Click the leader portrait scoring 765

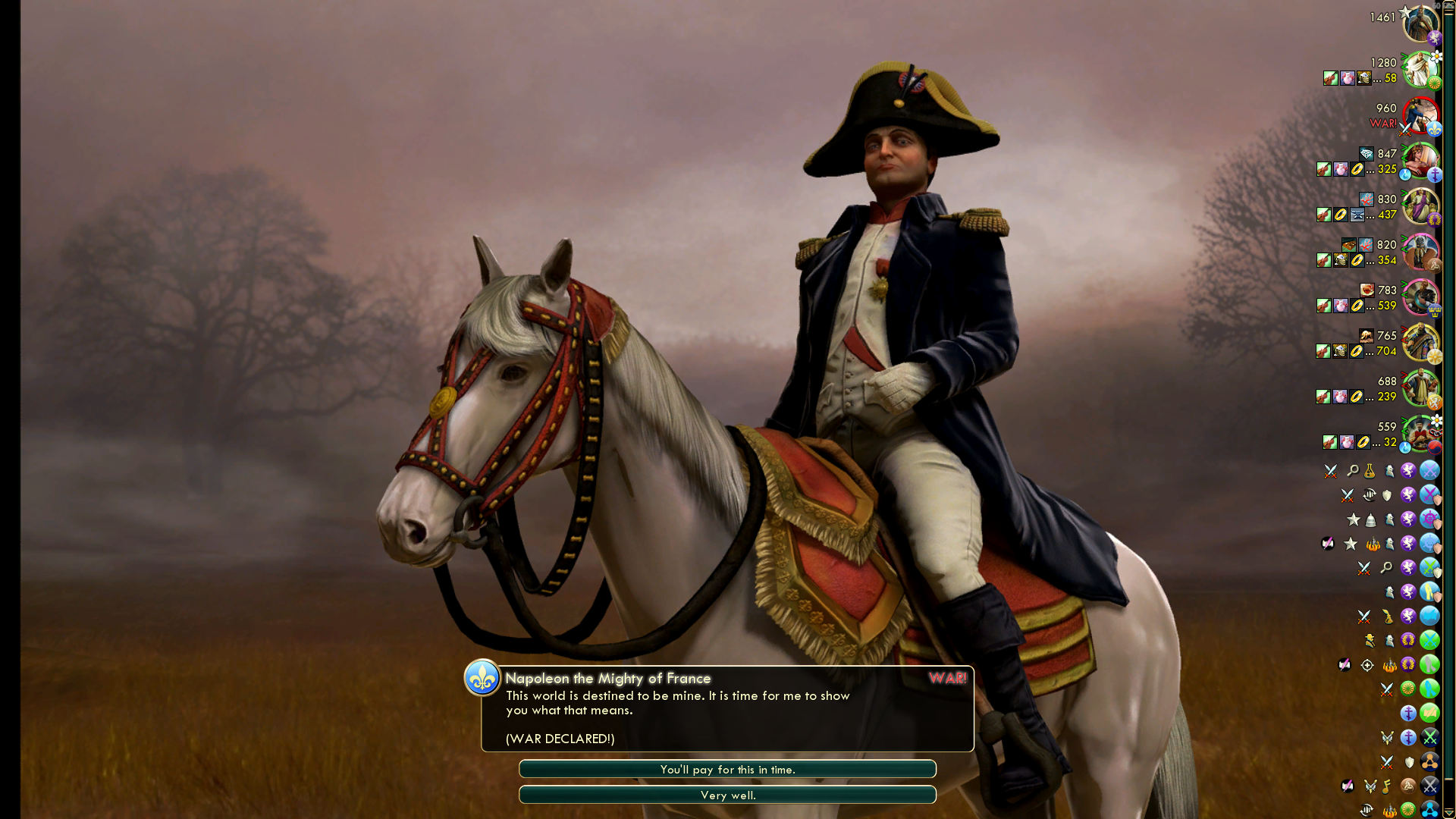coord(1420,343)
